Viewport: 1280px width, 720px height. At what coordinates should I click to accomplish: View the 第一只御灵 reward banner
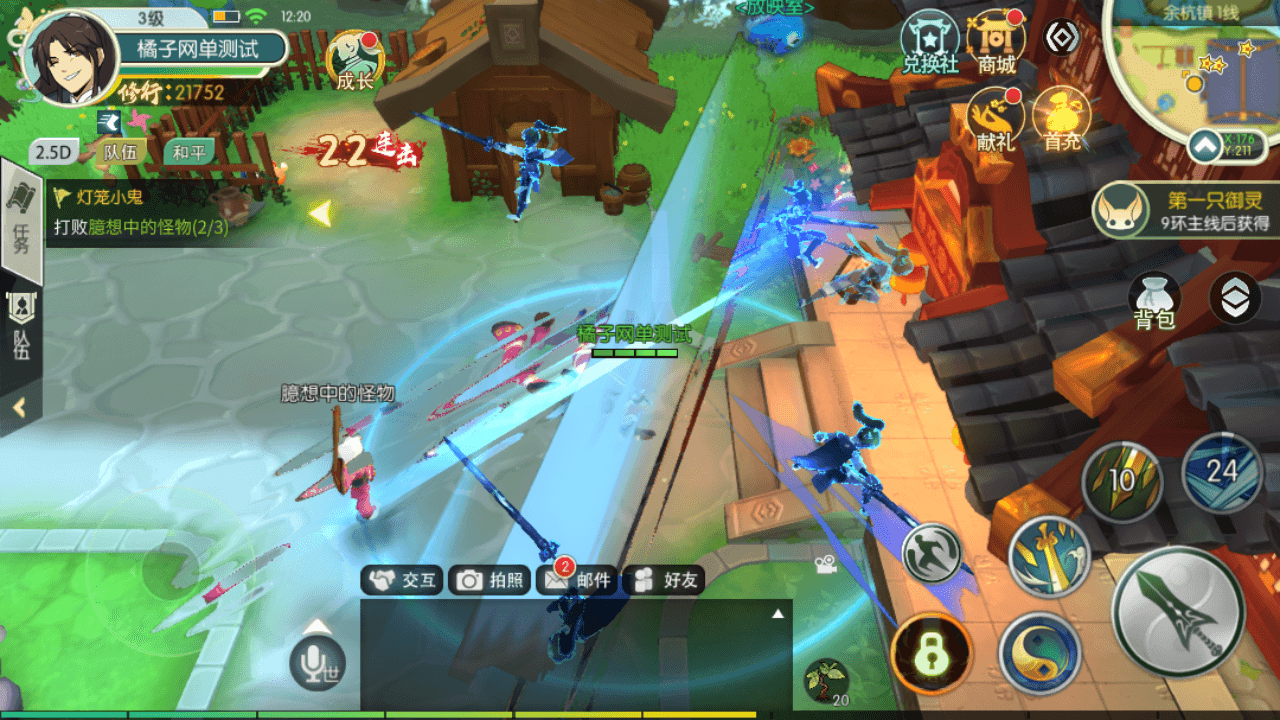1186,210
